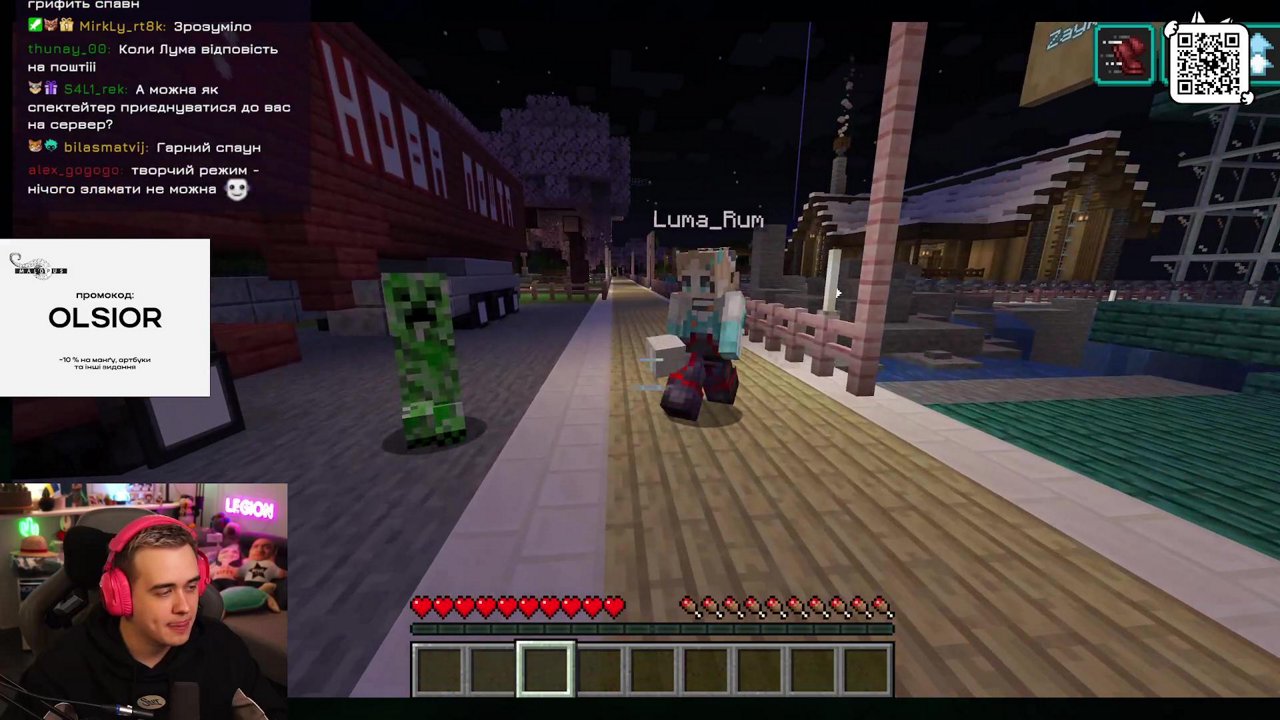Click the username thunay_00 in chat
Image resolution: width=1280 pixels, height=720 pixels.
coord(65,48)
